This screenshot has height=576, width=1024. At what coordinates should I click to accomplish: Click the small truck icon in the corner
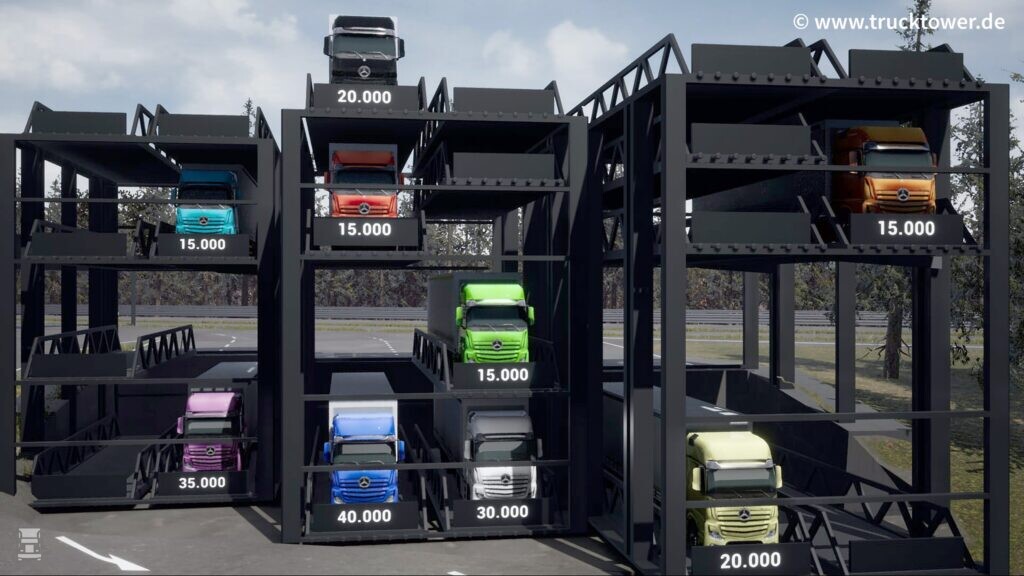click(x=29, y=543)
